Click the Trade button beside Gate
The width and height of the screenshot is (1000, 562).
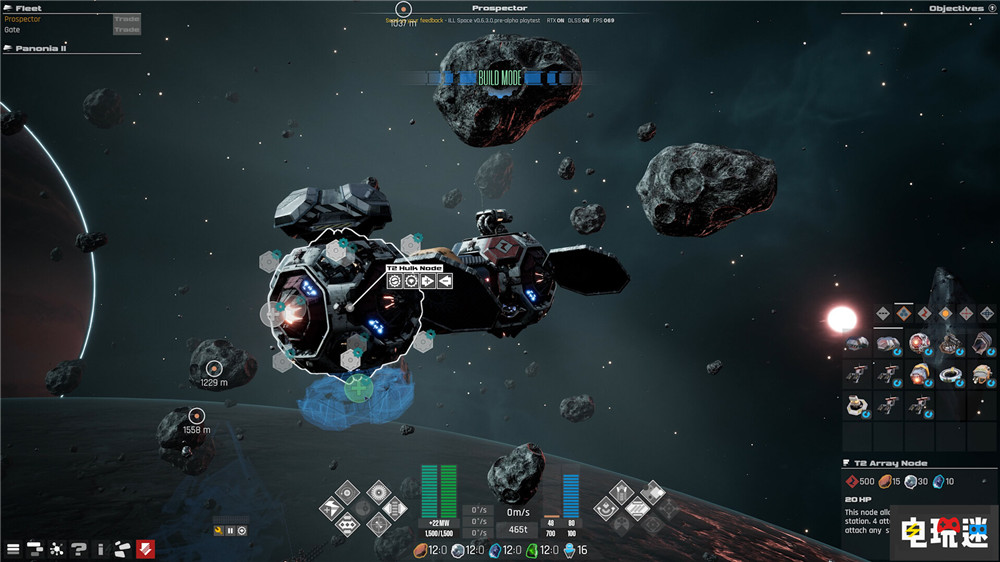[x=127, y=30]
